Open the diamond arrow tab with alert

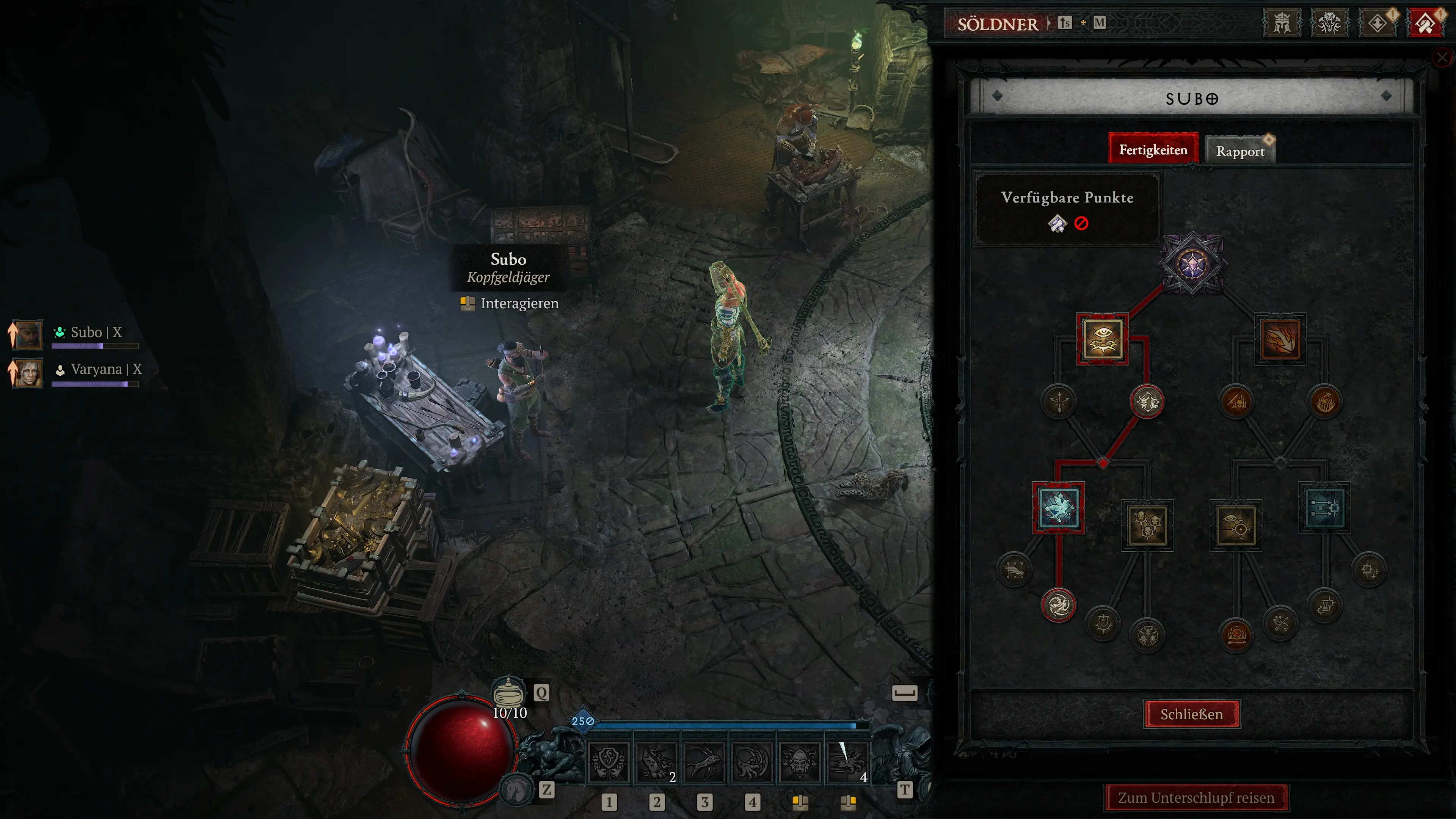(x=1377, y=24)
